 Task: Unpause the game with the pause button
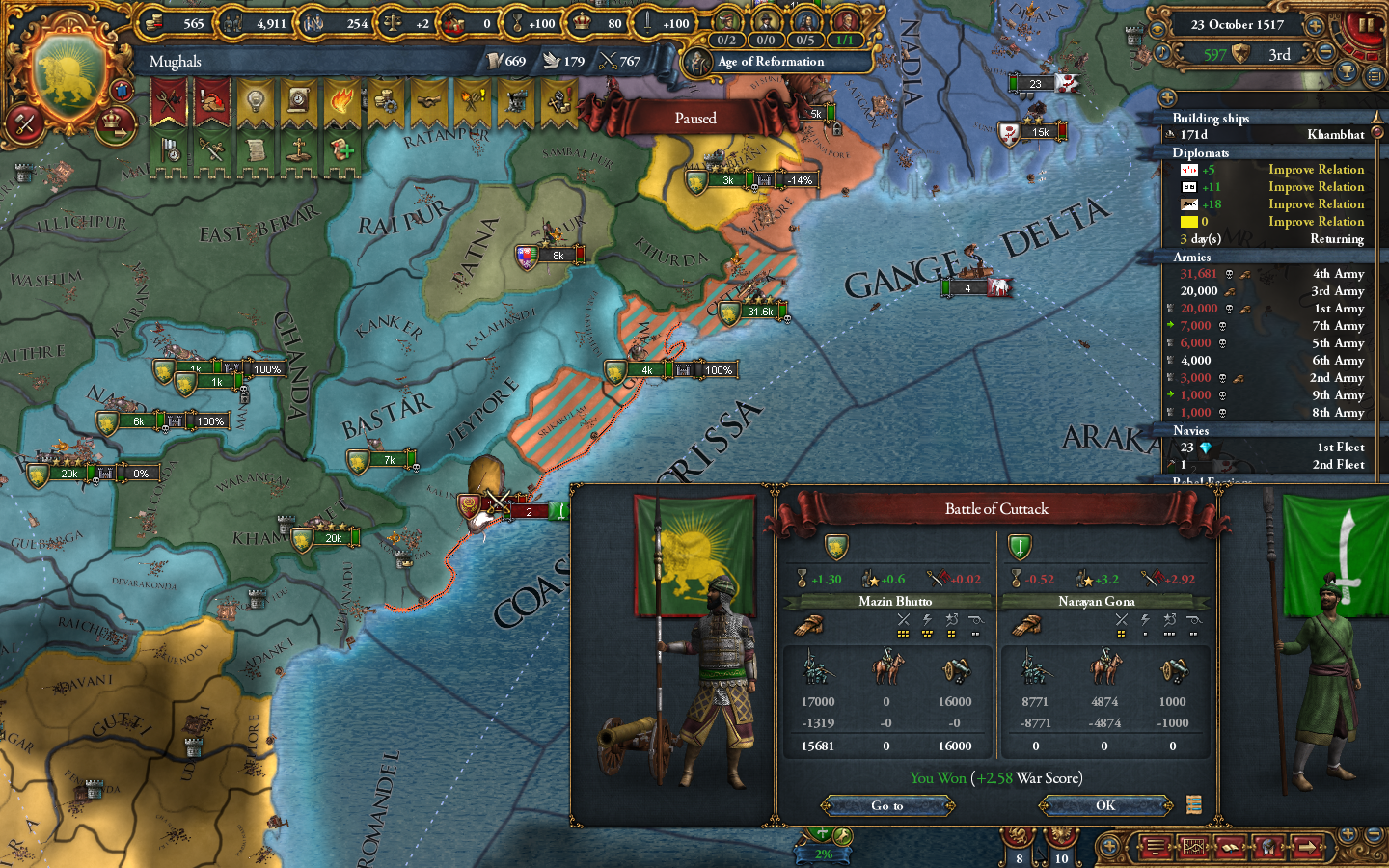point(1369,25)
